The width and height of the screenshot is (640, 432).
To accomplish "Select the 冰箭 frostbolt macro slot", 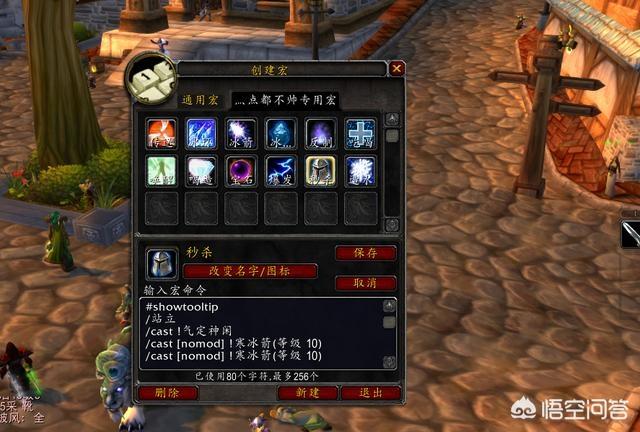I will pyautogui.click(x=241, y=134).
